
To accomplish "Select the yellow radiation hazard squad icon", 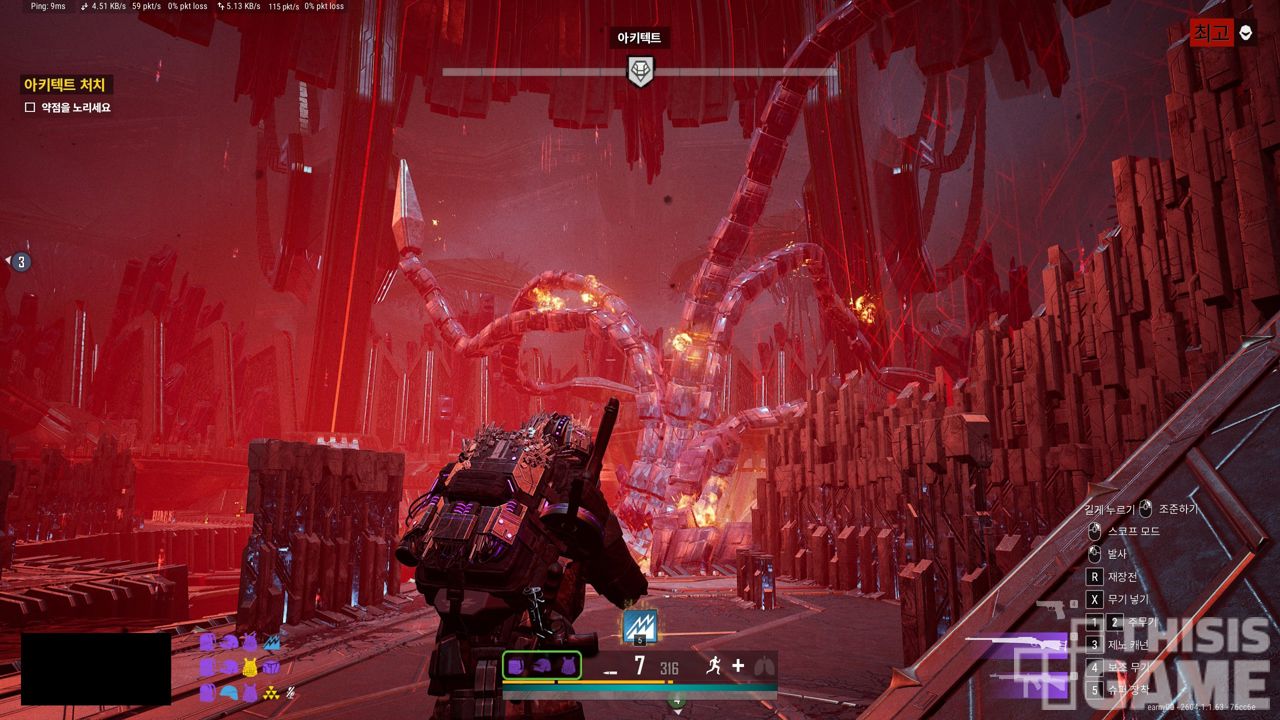I will (270, 692).
